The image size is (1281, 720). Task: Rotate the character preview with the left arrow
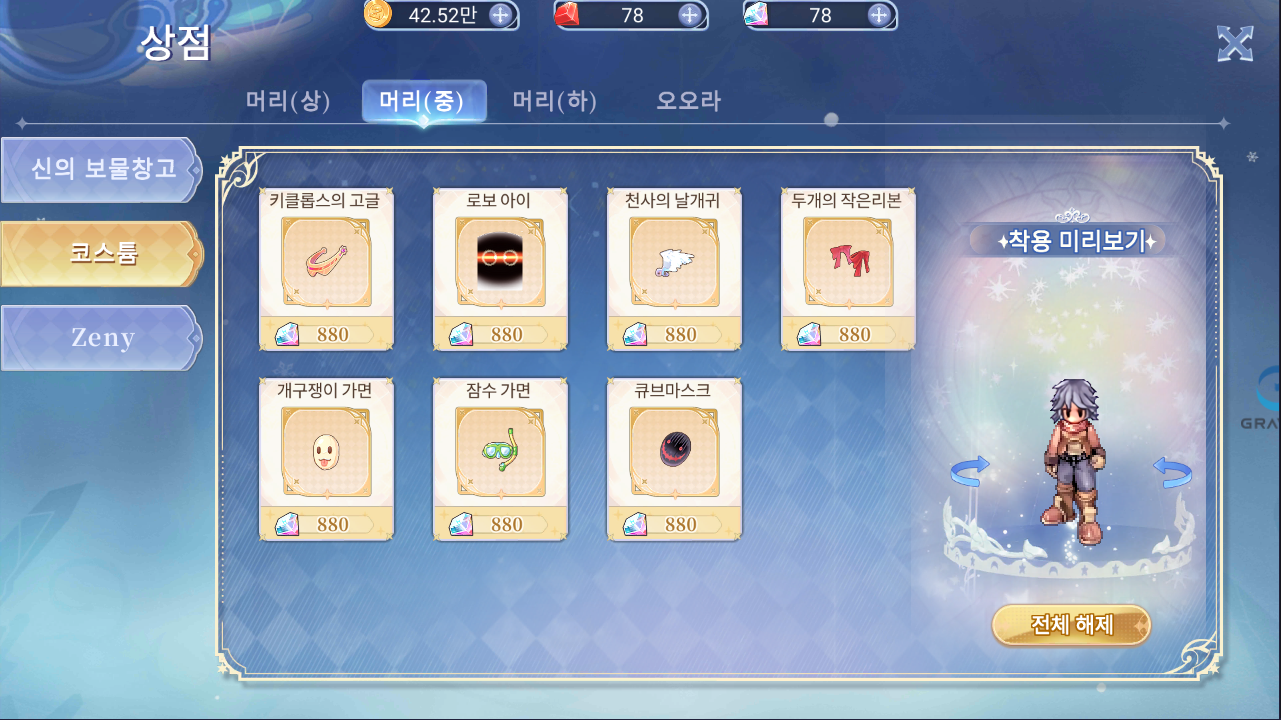pyautogui.click(x=969, y=471)
